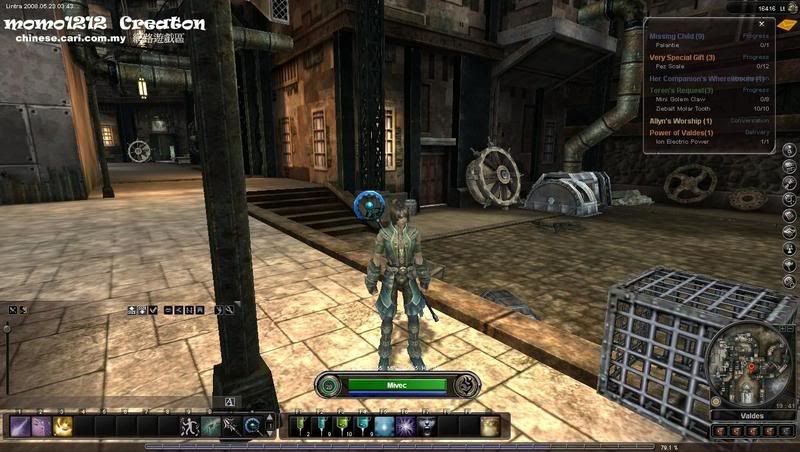
Task: Activate the running figure skill icon
Action: pos(189,427)
